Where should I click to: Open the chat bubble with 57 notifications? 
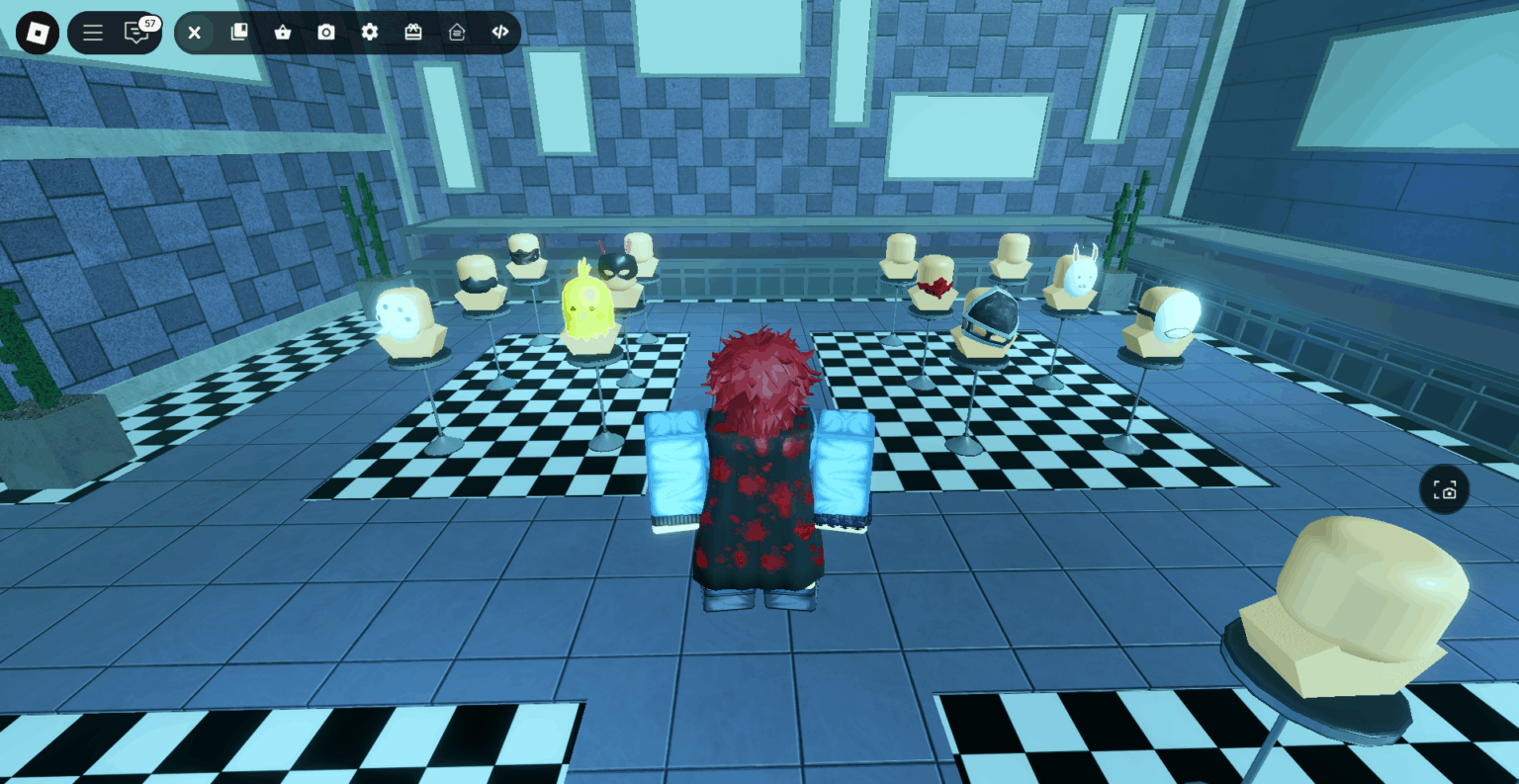(x=135, y=33)
